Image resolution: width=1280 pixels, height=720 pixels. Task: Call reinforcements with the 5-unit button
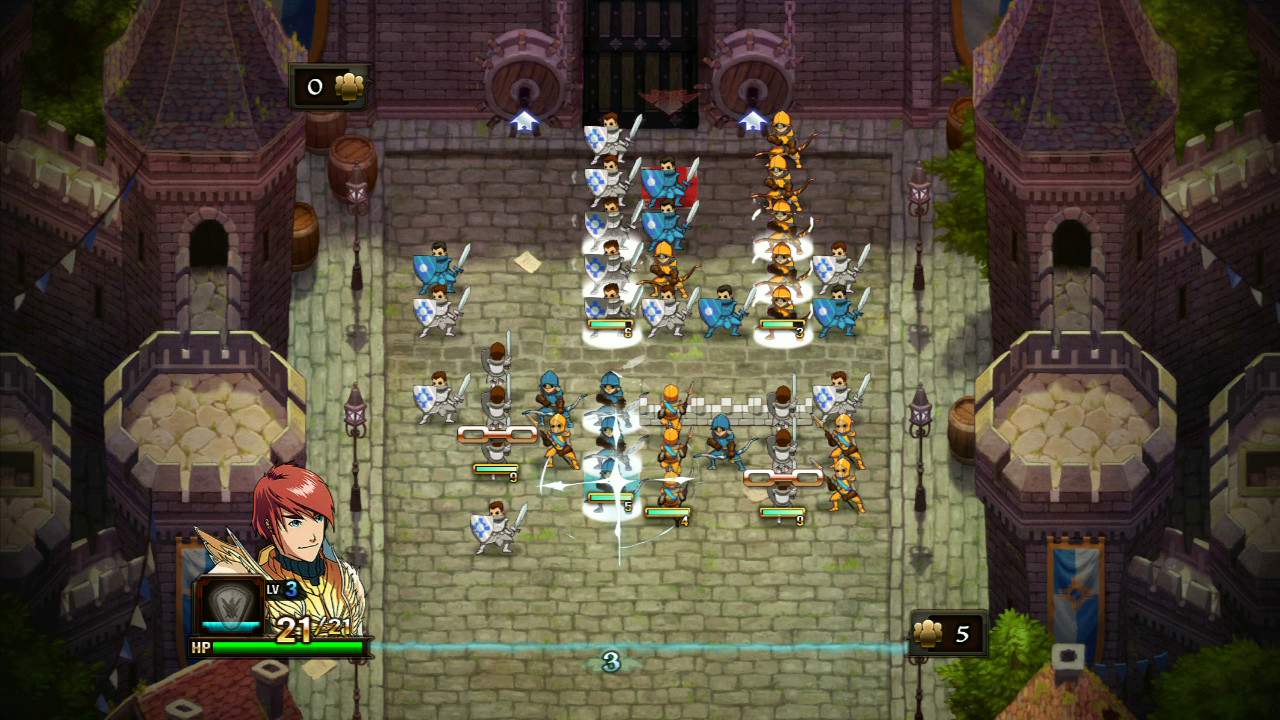pos(947,634)
